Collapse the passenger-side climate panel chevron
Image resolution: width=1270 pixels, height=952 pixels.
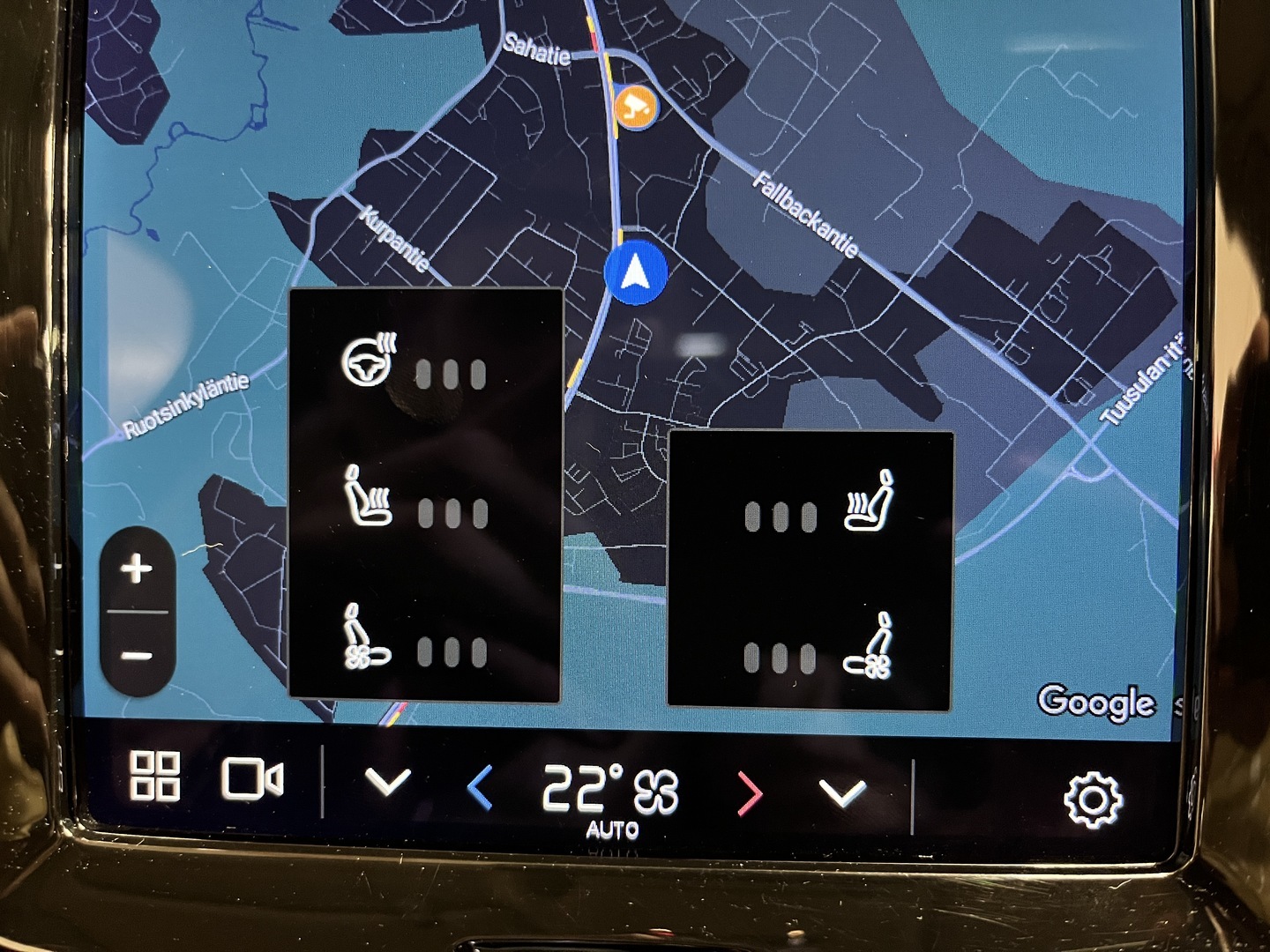pos(842,793)
